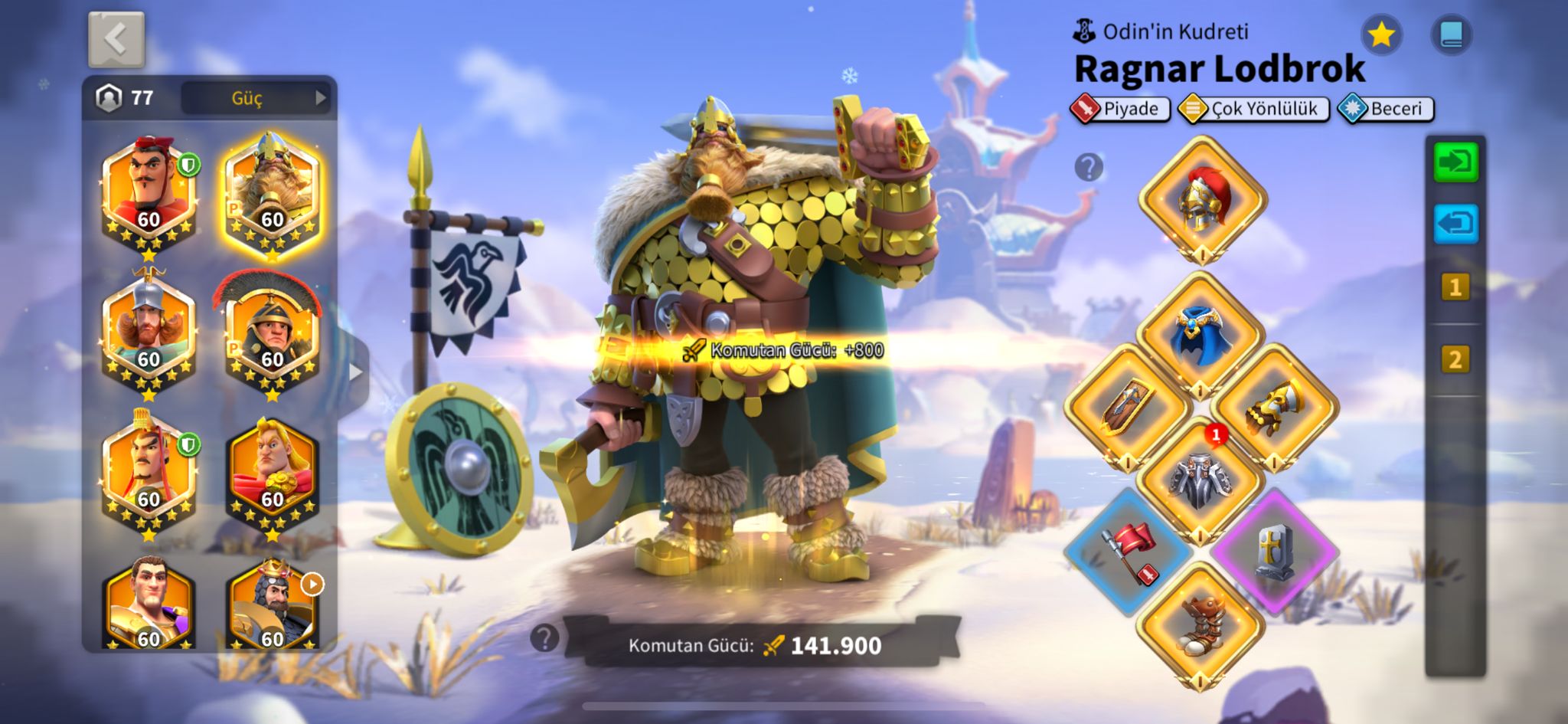Open the cross shield accessory slot
Screen dimensions: 1568x724
pos(1274,552)
